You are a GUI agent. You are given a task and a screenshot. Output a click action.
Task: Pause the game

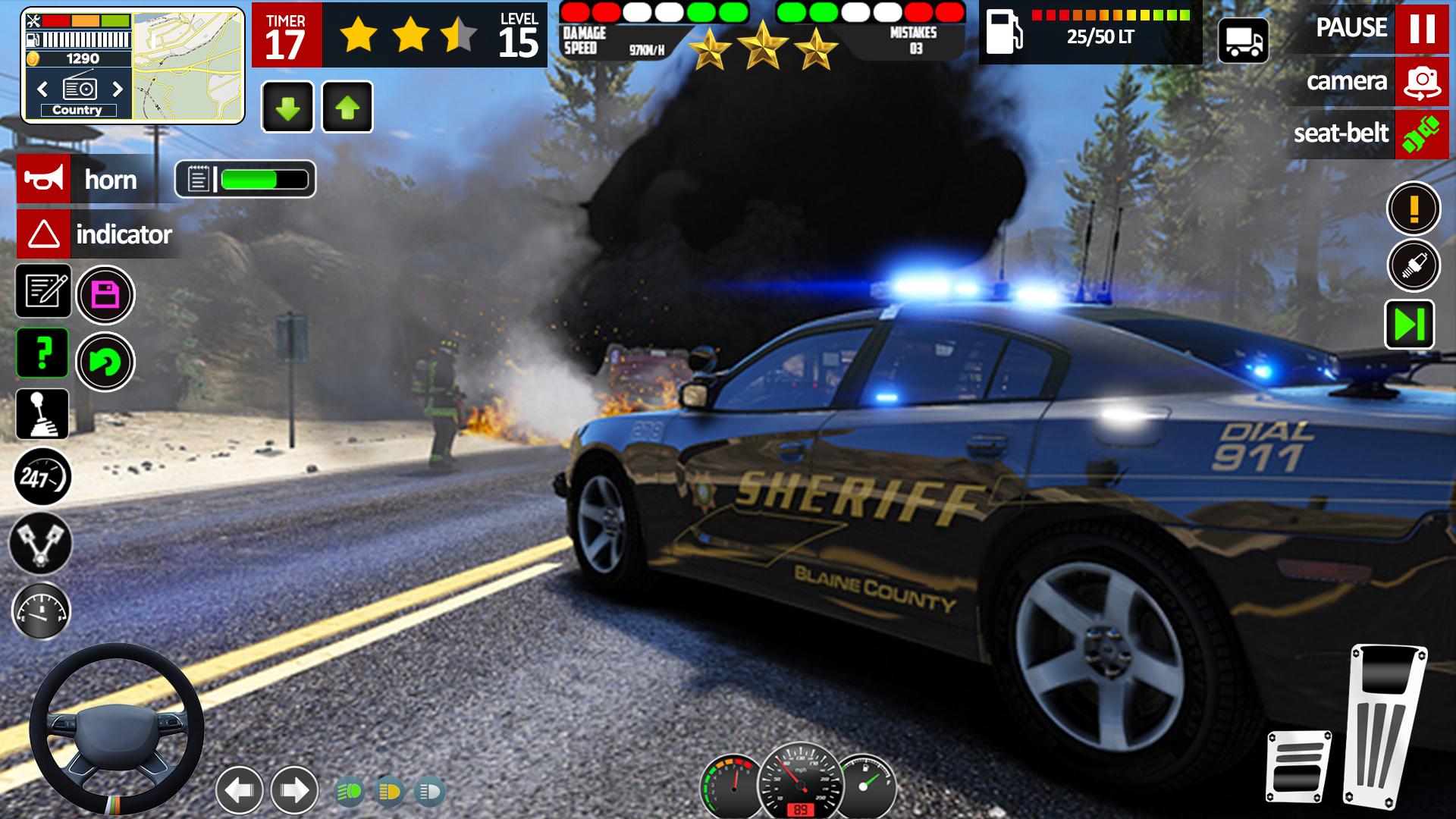coord(1421,28)
